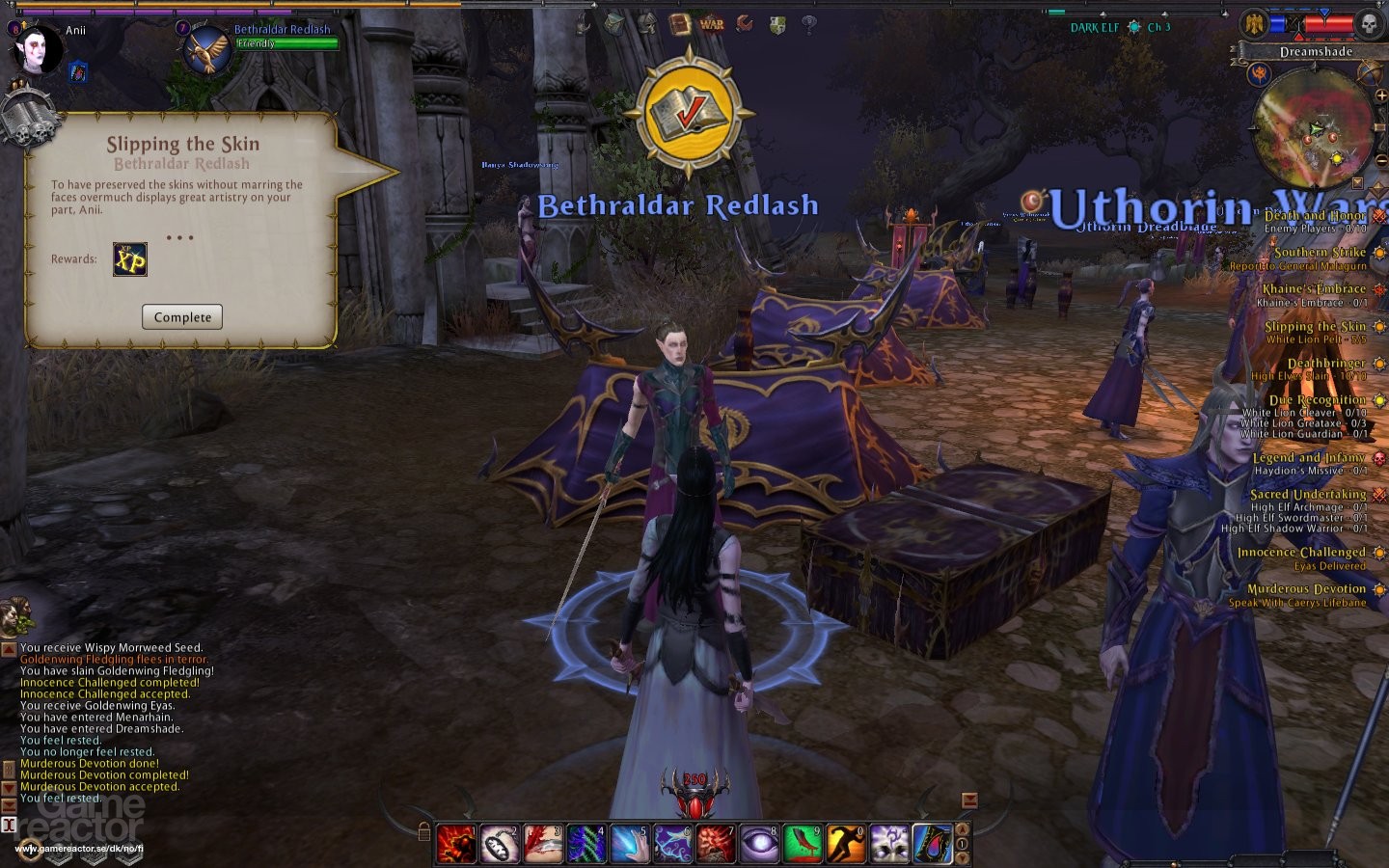This screenshot has height=868, width=1389.
Task: Activate the eye ability in slot 8
Action: click(758, 843)
